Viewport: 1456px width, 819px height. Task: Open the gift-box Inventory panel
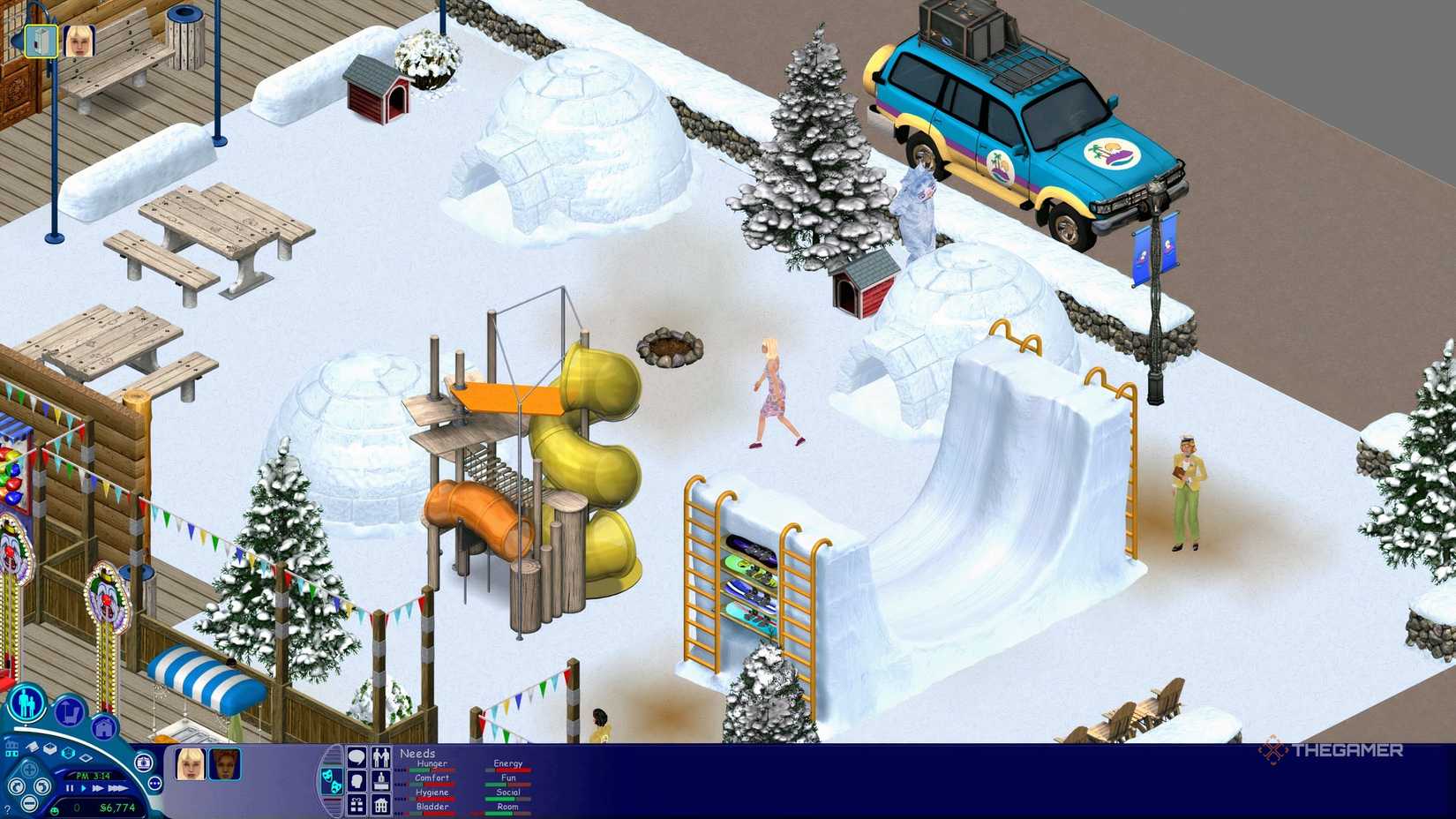pos(356,803)
